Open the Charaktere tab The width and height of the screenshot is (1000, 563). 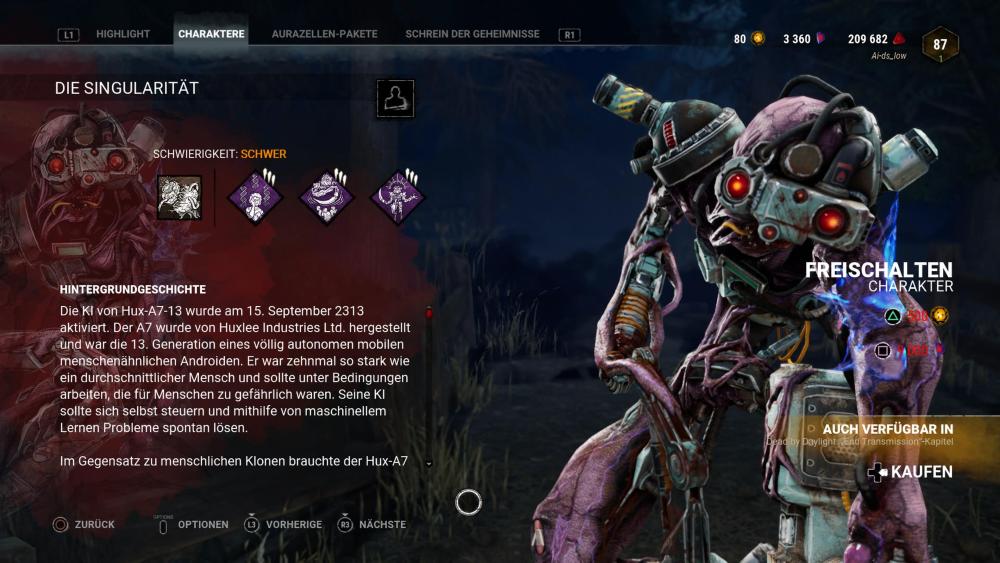coord(211,34)
